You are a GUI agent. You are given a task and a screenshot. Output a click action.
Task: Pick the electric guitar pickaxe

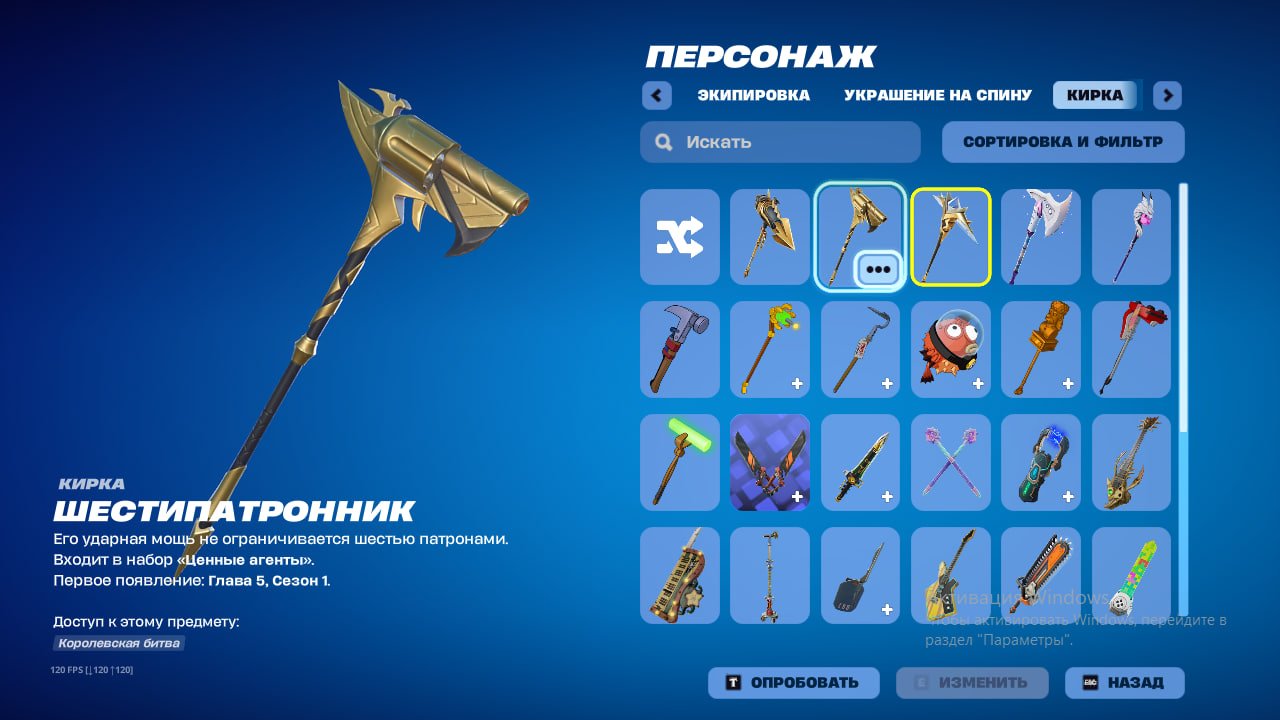[x=950, y=575]
